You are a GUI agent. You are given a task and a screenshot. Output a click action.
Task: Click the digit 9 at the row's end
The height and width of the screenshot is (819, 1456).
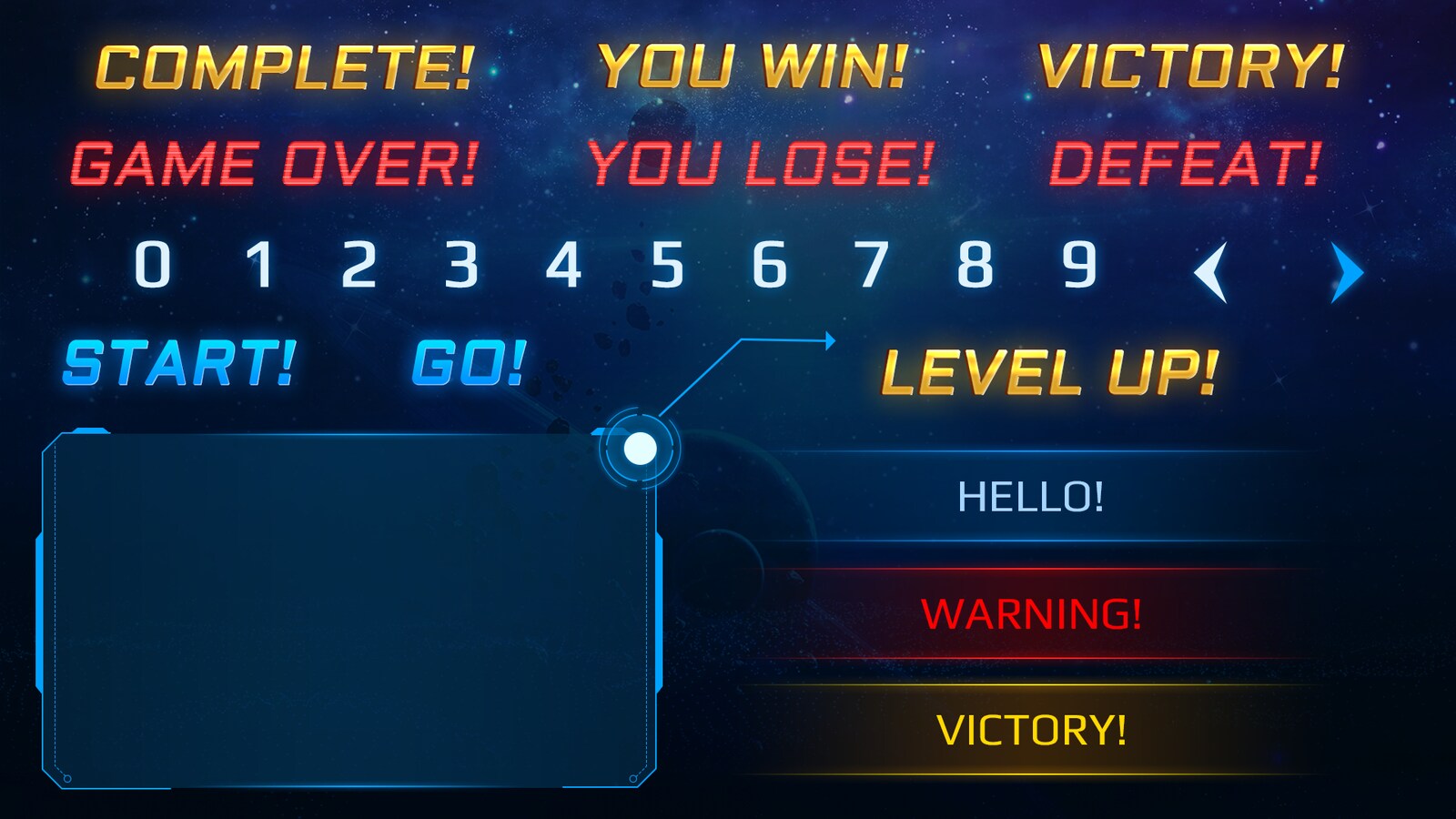(1077, 267)
